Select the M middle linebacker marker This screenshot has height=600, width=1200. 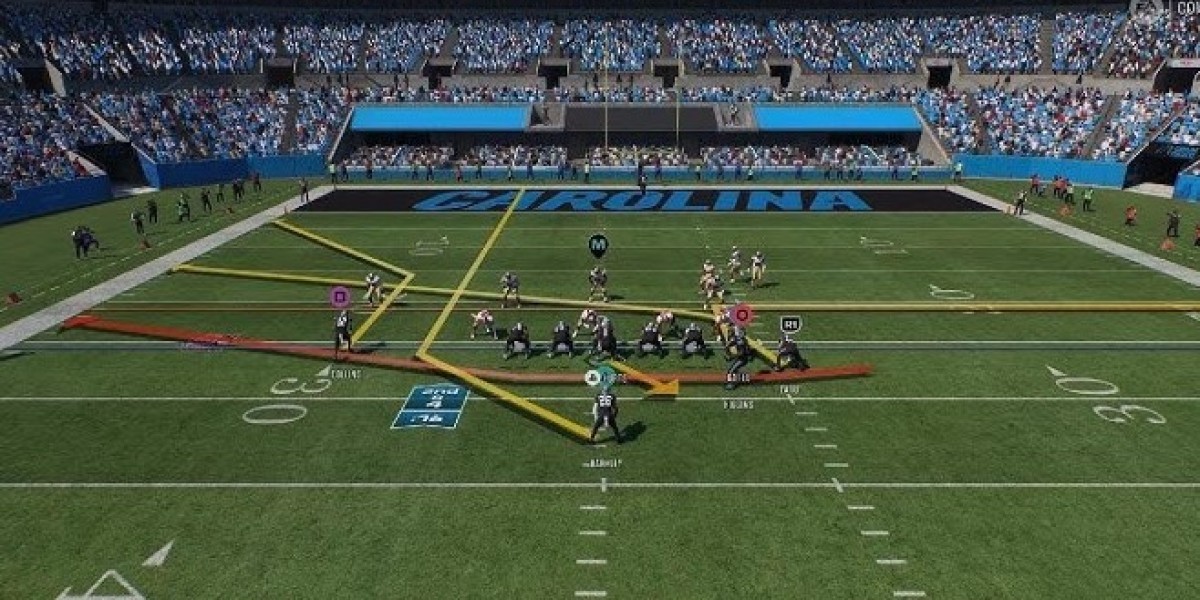pyautogui.click(x=598, y=244)
